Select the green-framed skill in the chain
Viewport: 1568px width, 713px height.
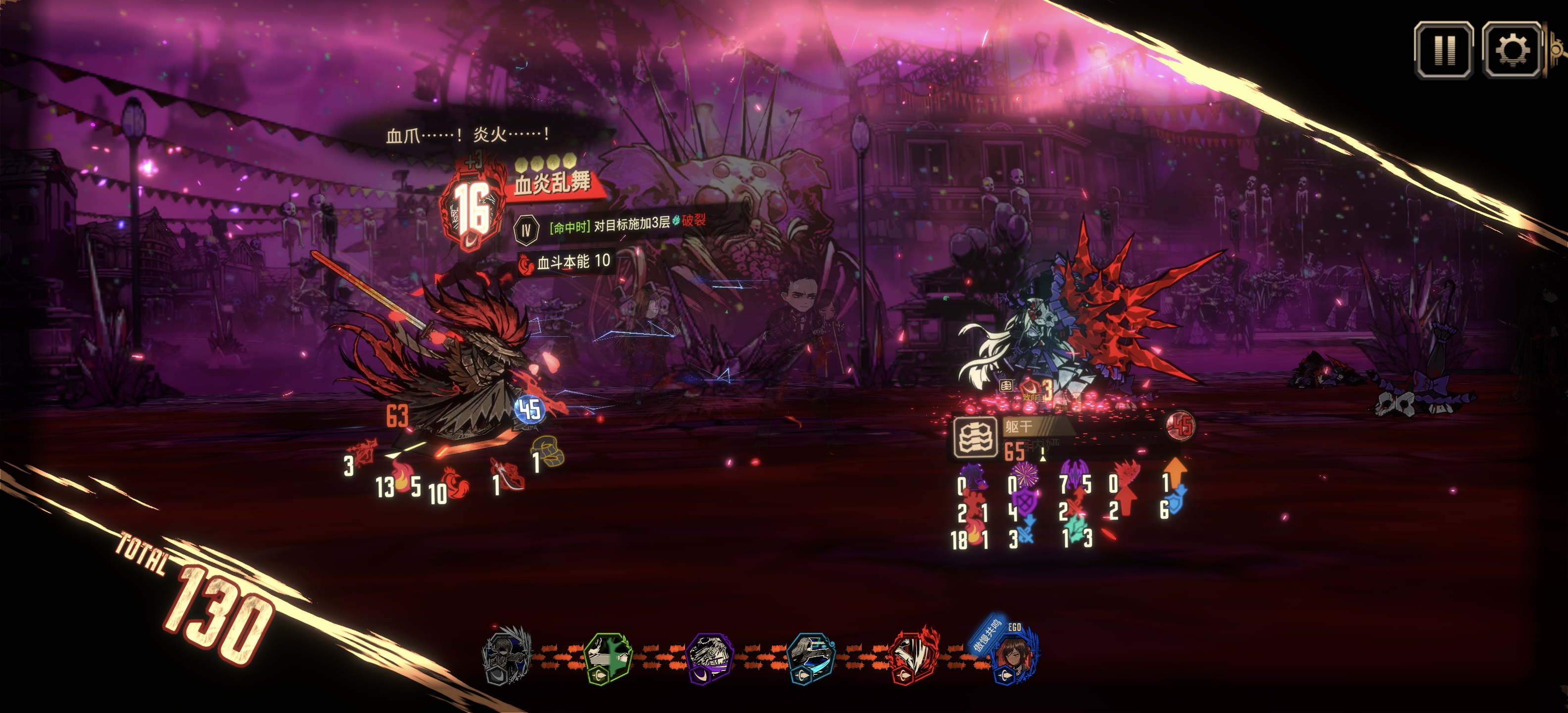[x=608, y=658]
